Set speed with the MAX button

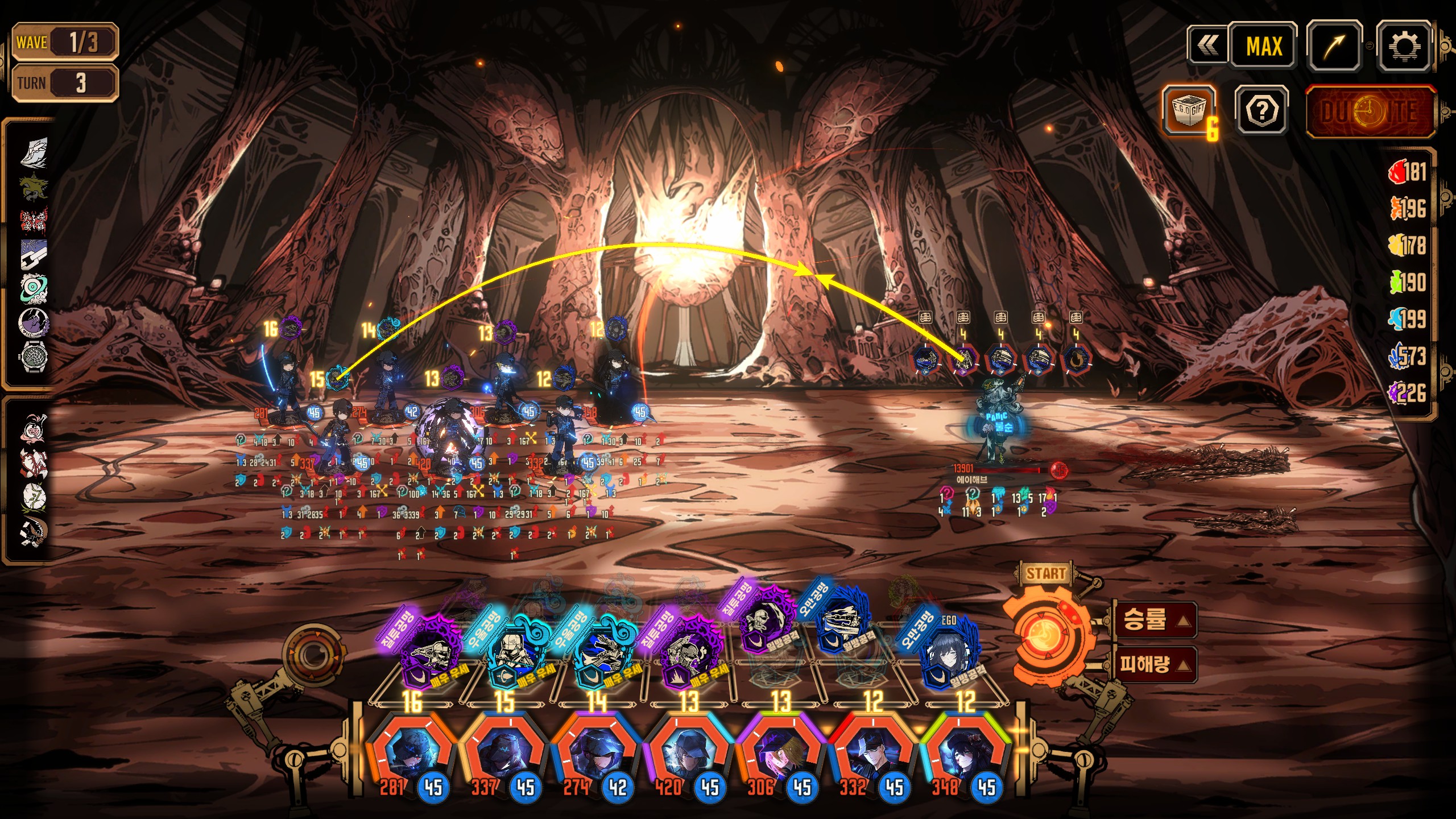[x=1263, y=46]
